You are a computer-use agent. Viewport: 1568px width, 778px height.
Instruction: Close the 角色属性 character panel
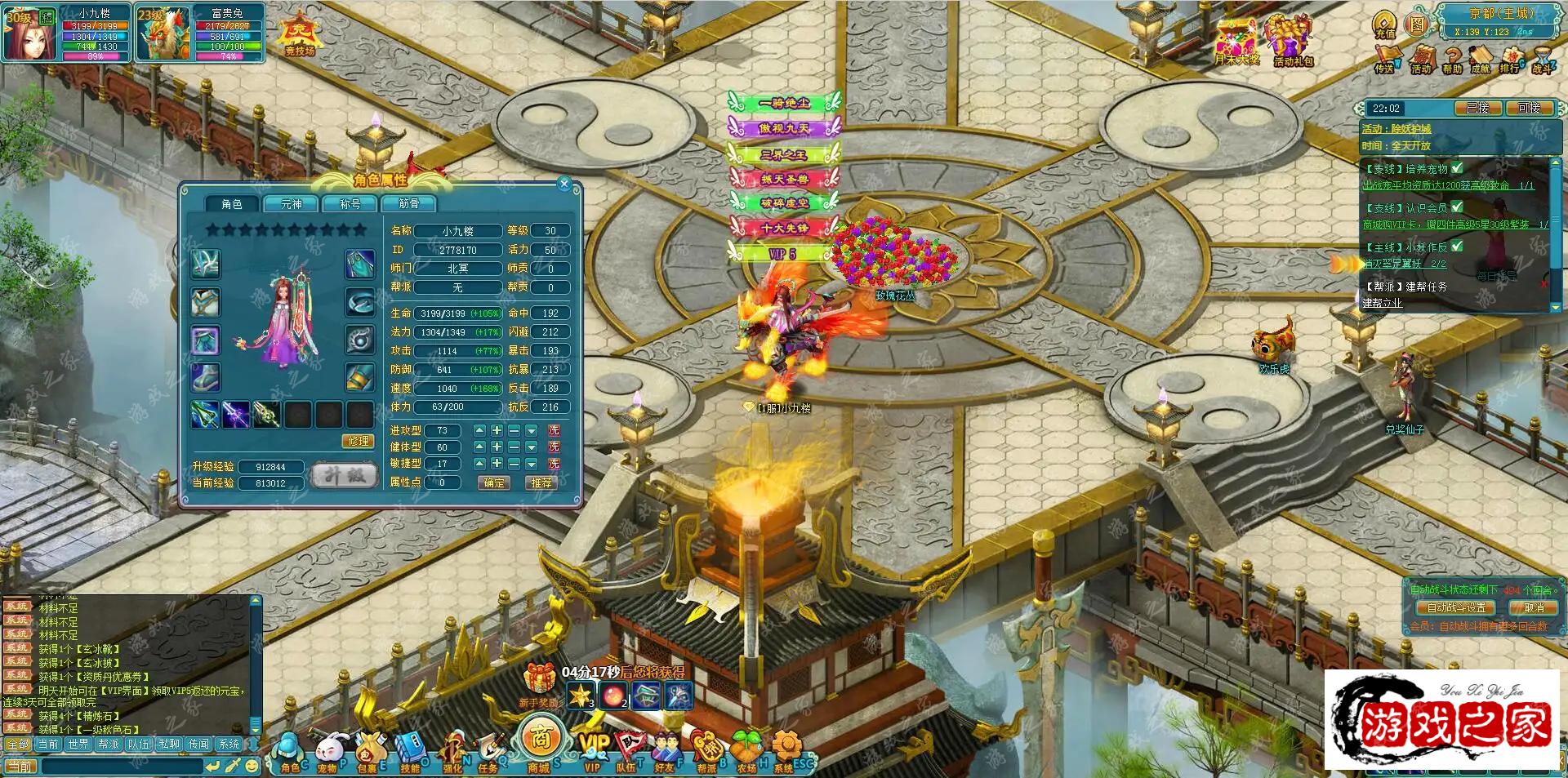(563, 184)
